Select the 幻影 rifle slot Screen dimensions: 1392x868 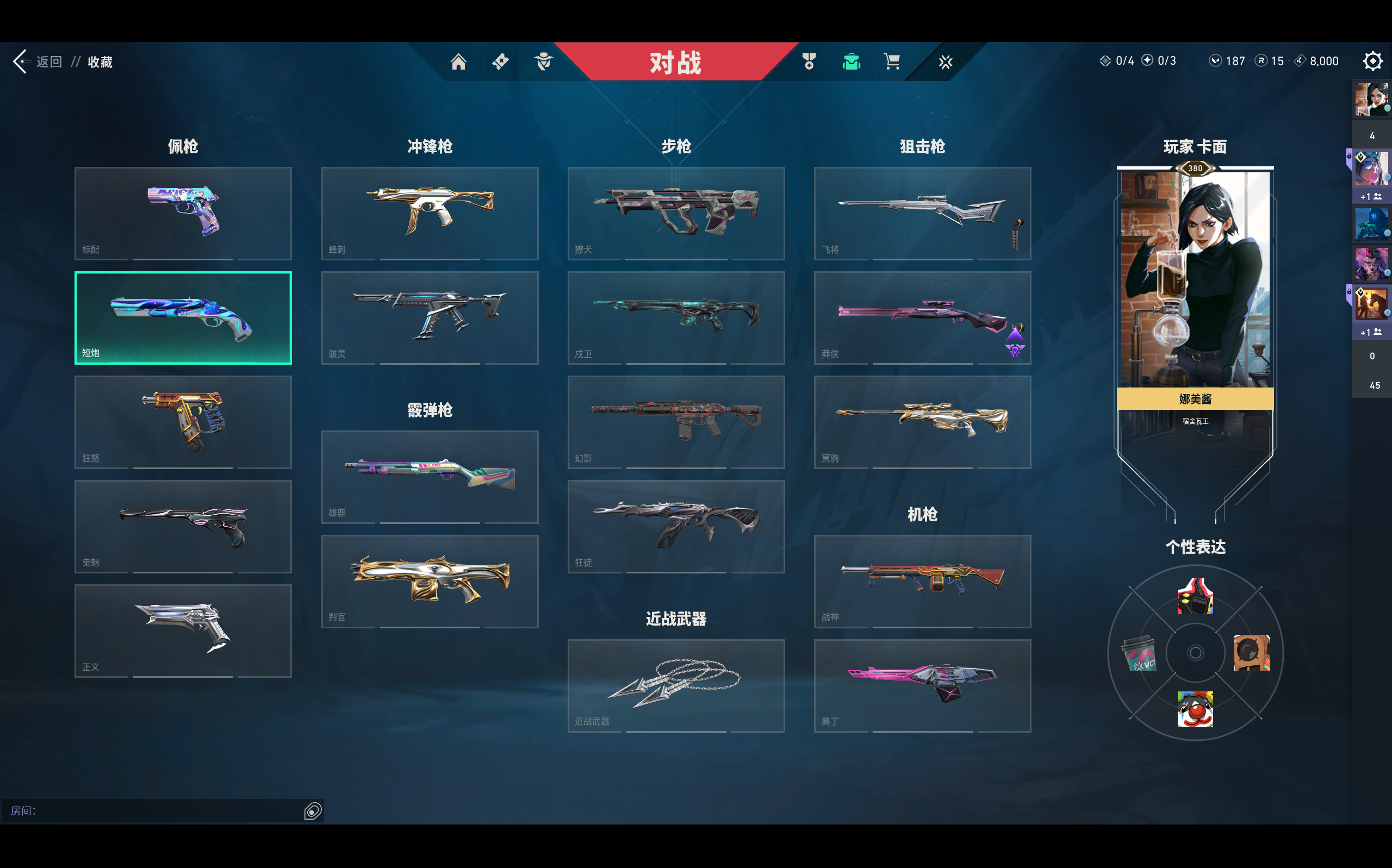tap(676, 422)
